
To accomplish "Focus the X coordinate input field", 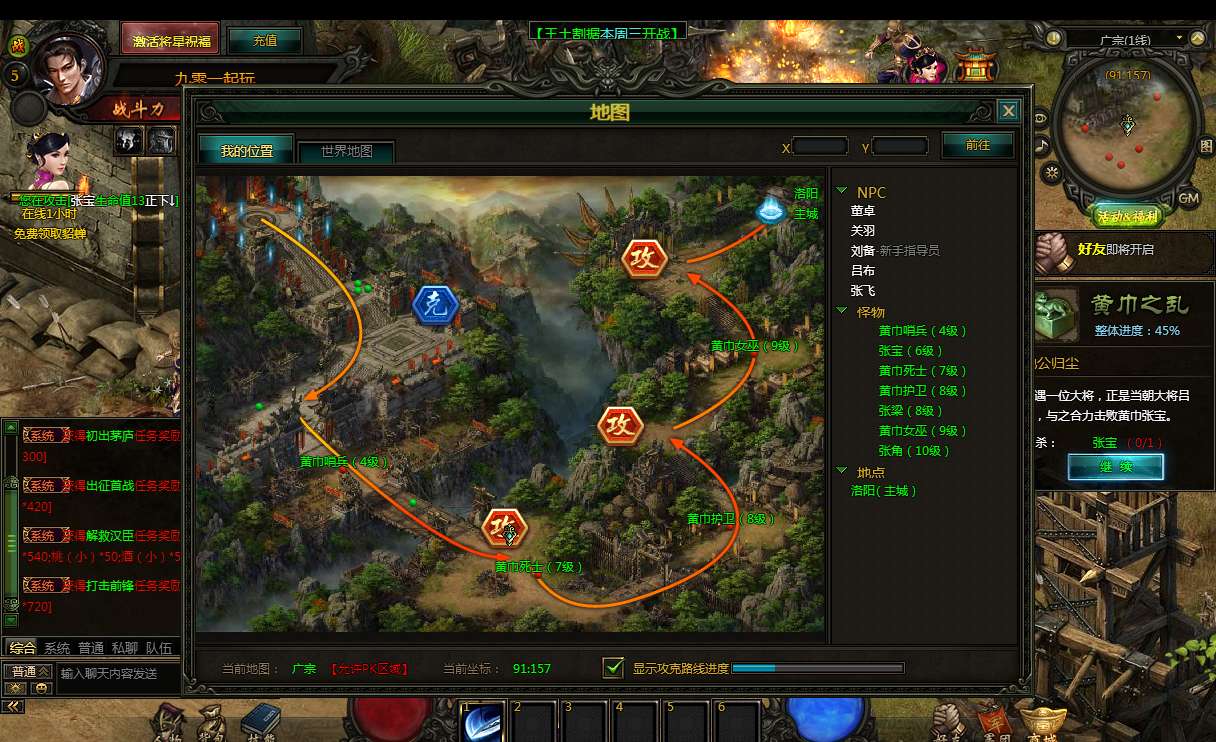I will (820, 147).
